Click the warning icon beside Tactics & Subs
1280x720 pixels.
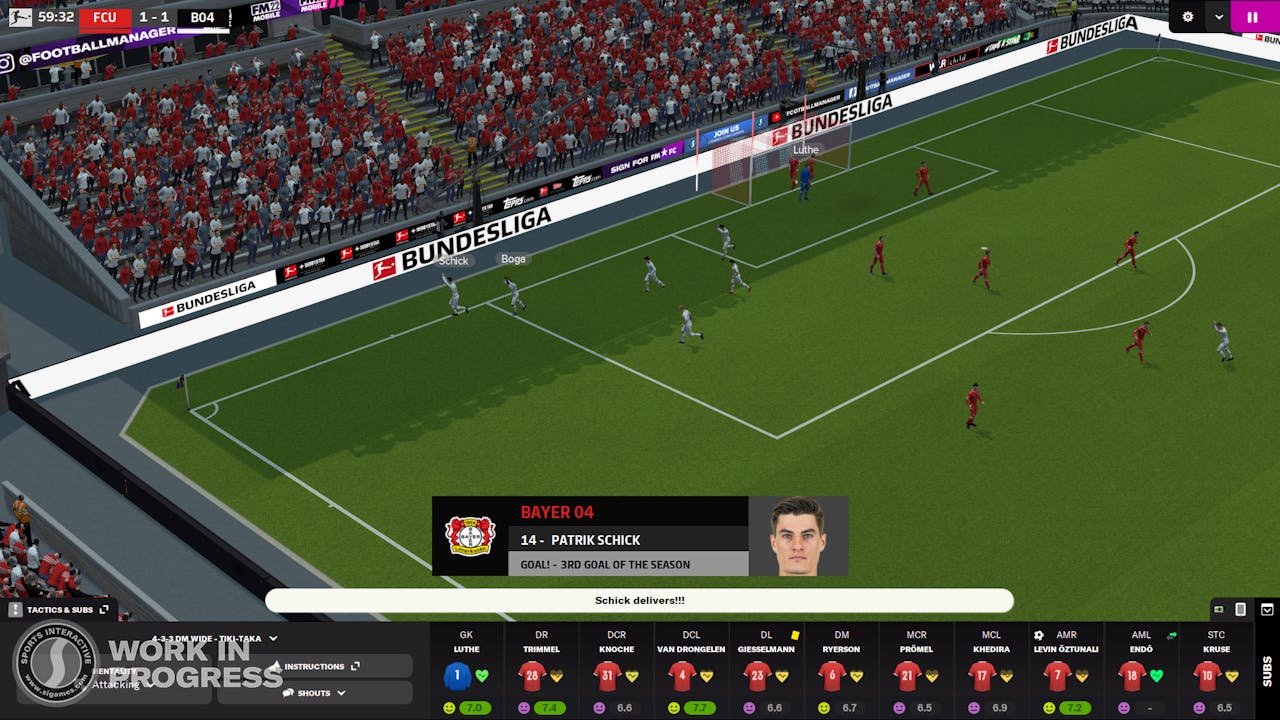click(x=14, y=609)
